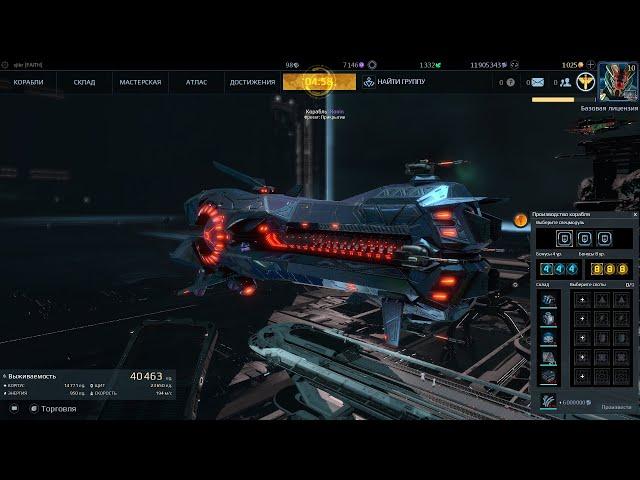Switch to the Склад (Warehouse) tab

pyautogui.click(x=84, y=82)
